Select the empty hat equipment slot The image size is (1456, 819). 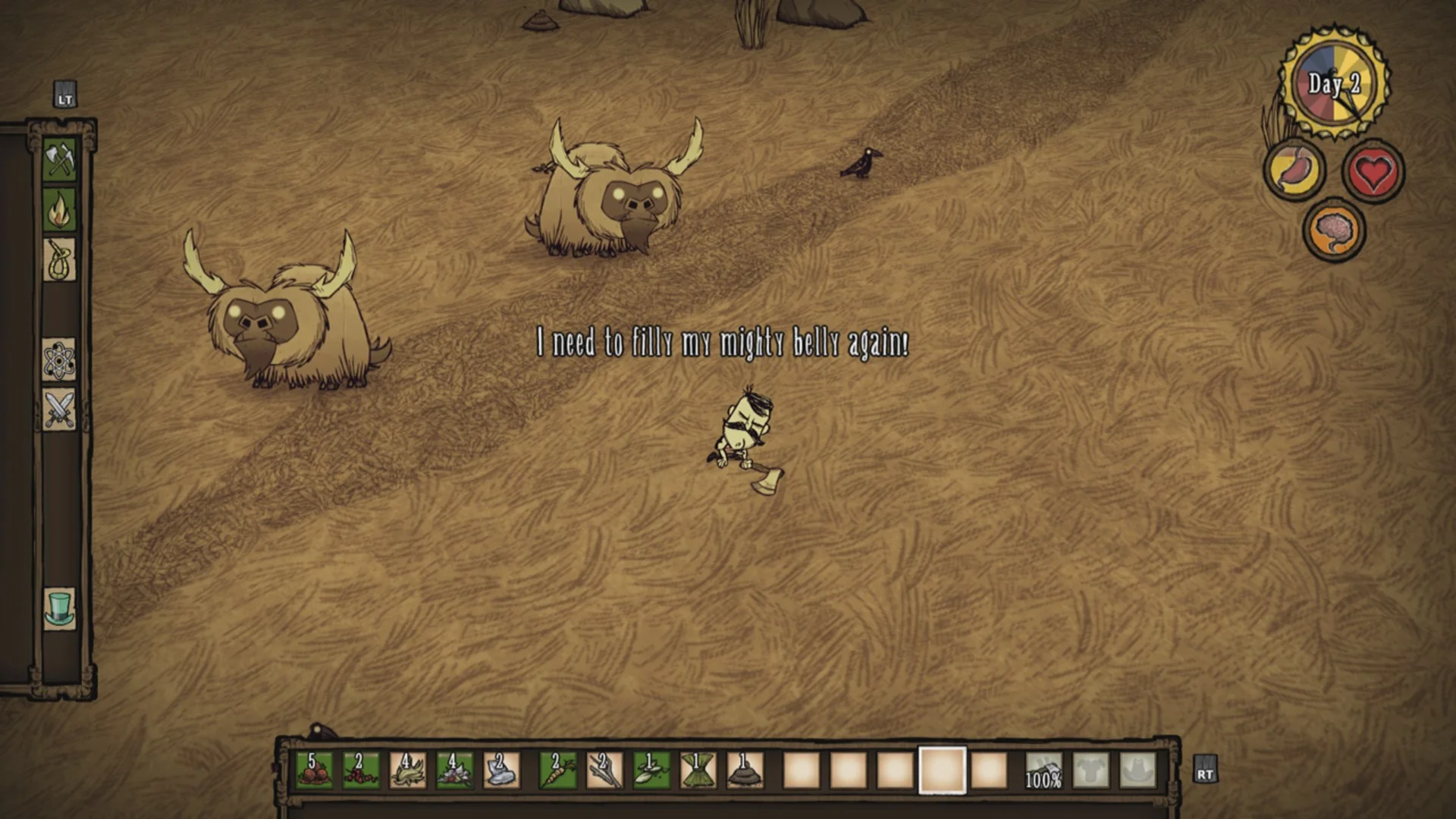(1137, 770)
